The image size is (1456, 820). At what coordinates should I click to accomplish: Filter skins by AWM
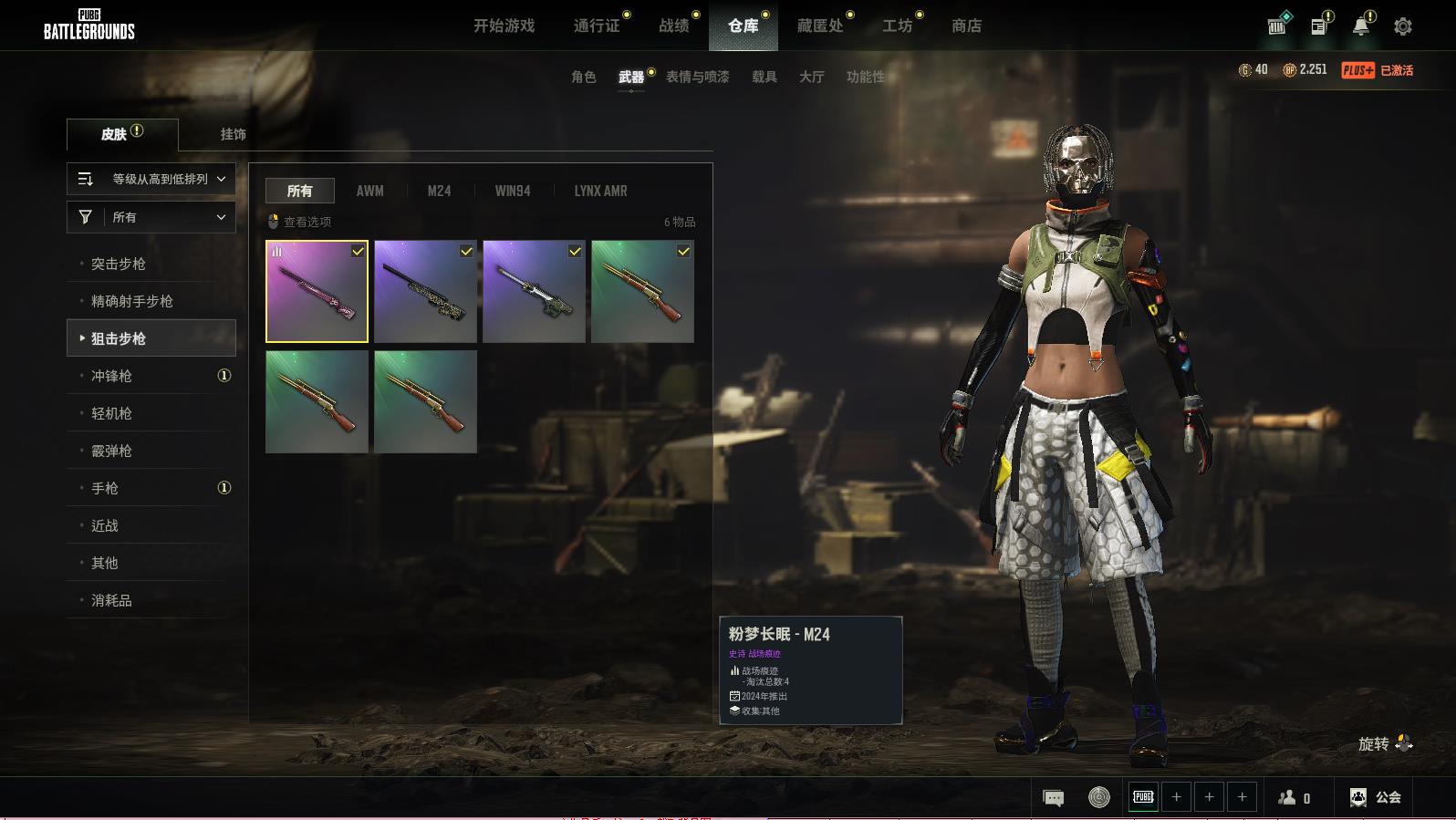click(369, 191)
